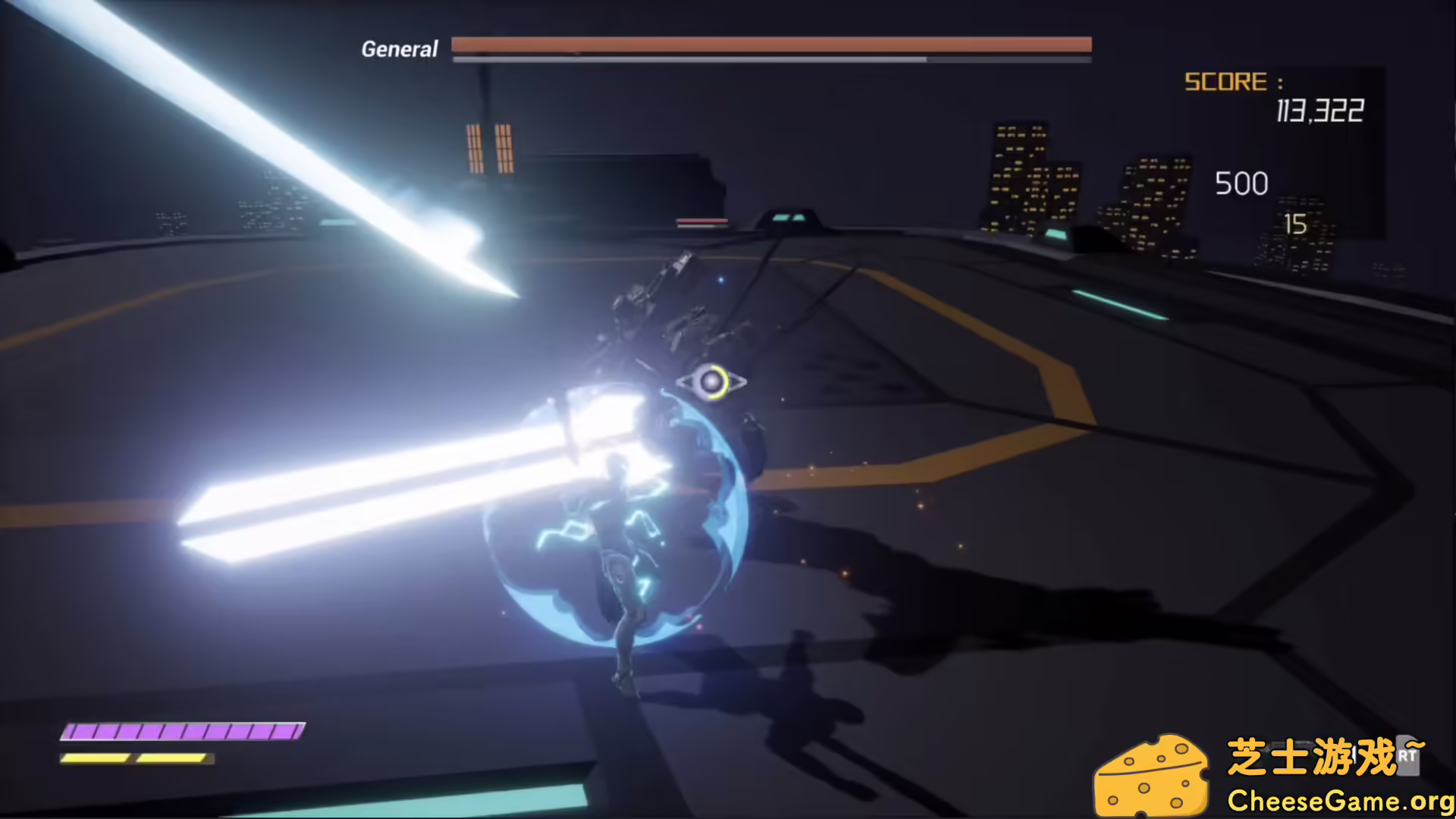
Task: Select the General boss name label
Action: [400, 49]
